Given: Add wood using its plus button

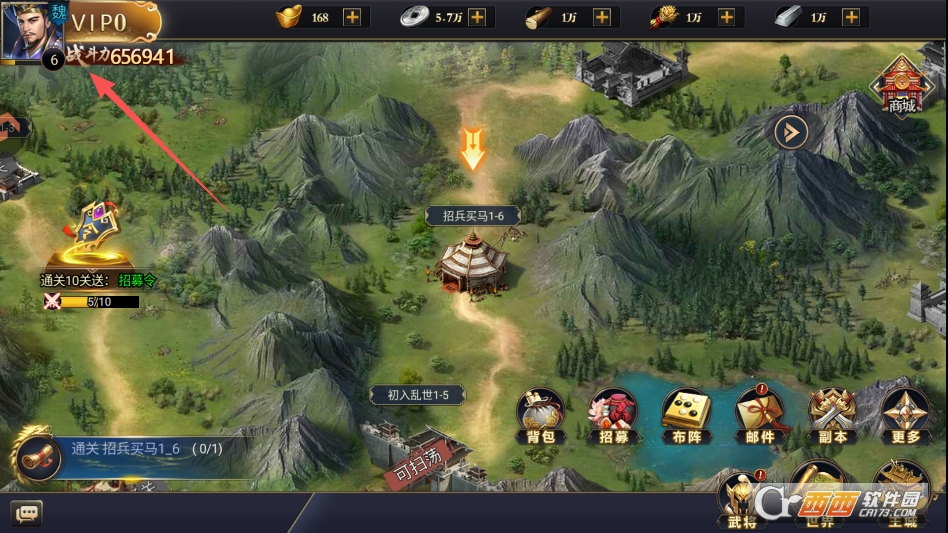Looking at the screenshot, I should tap(601, 17).
